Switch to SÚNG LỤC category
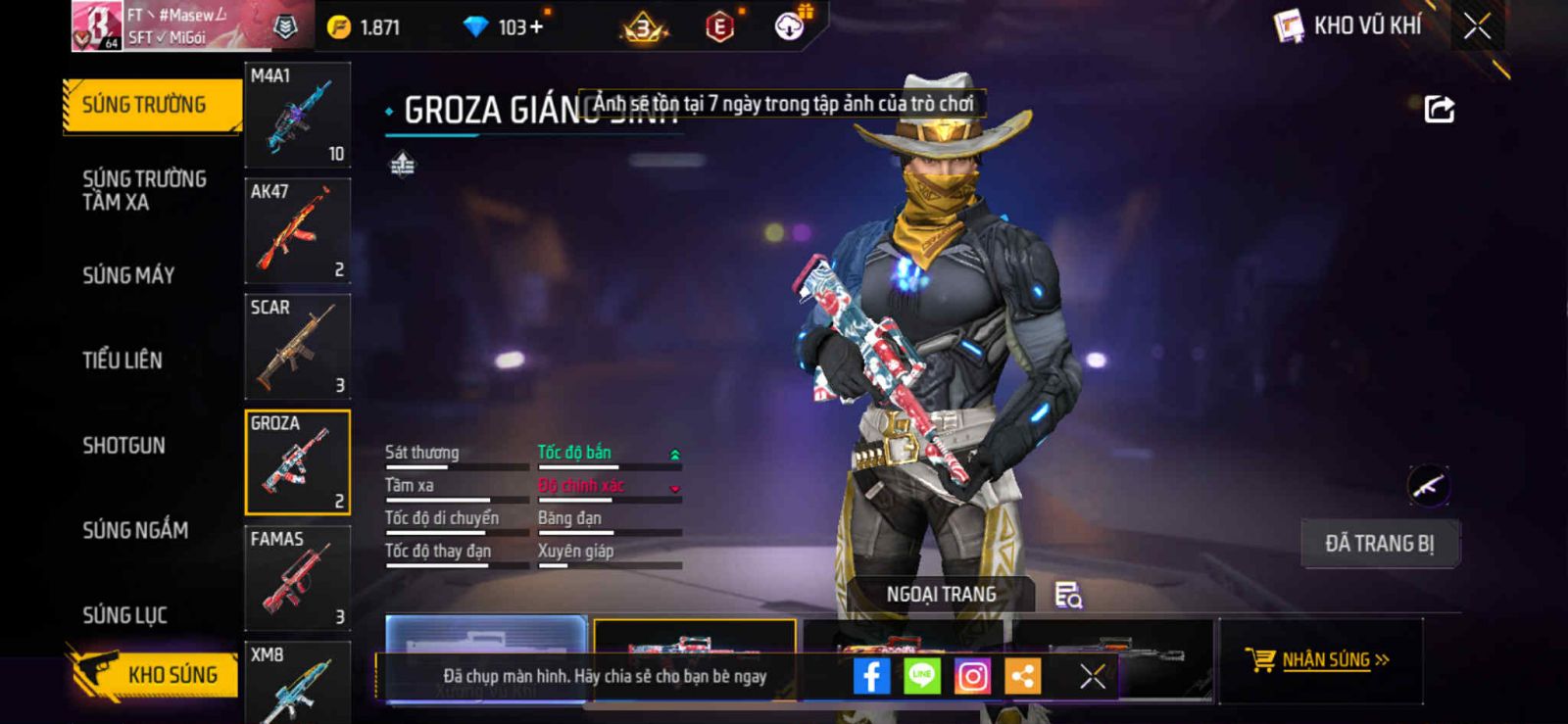Image resolution: width=1568 pixels, height=724 pixels. (124, 615)
